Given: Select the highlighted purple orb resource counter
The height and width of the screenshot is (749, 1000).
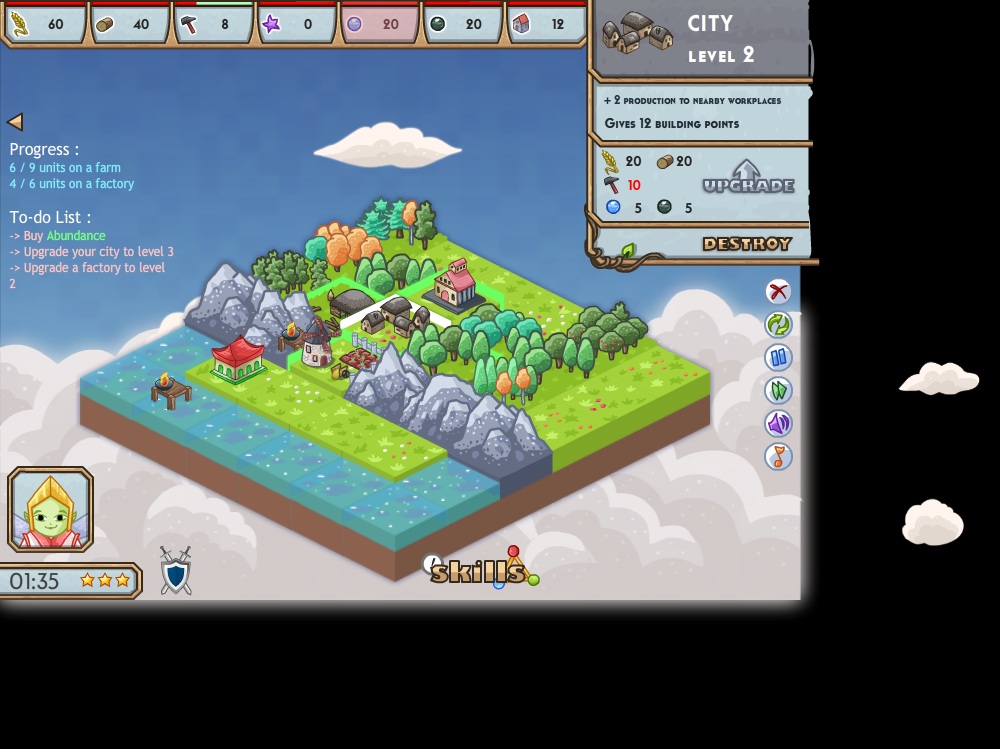Looking at the screenshot, I should (x=379, y=24).
